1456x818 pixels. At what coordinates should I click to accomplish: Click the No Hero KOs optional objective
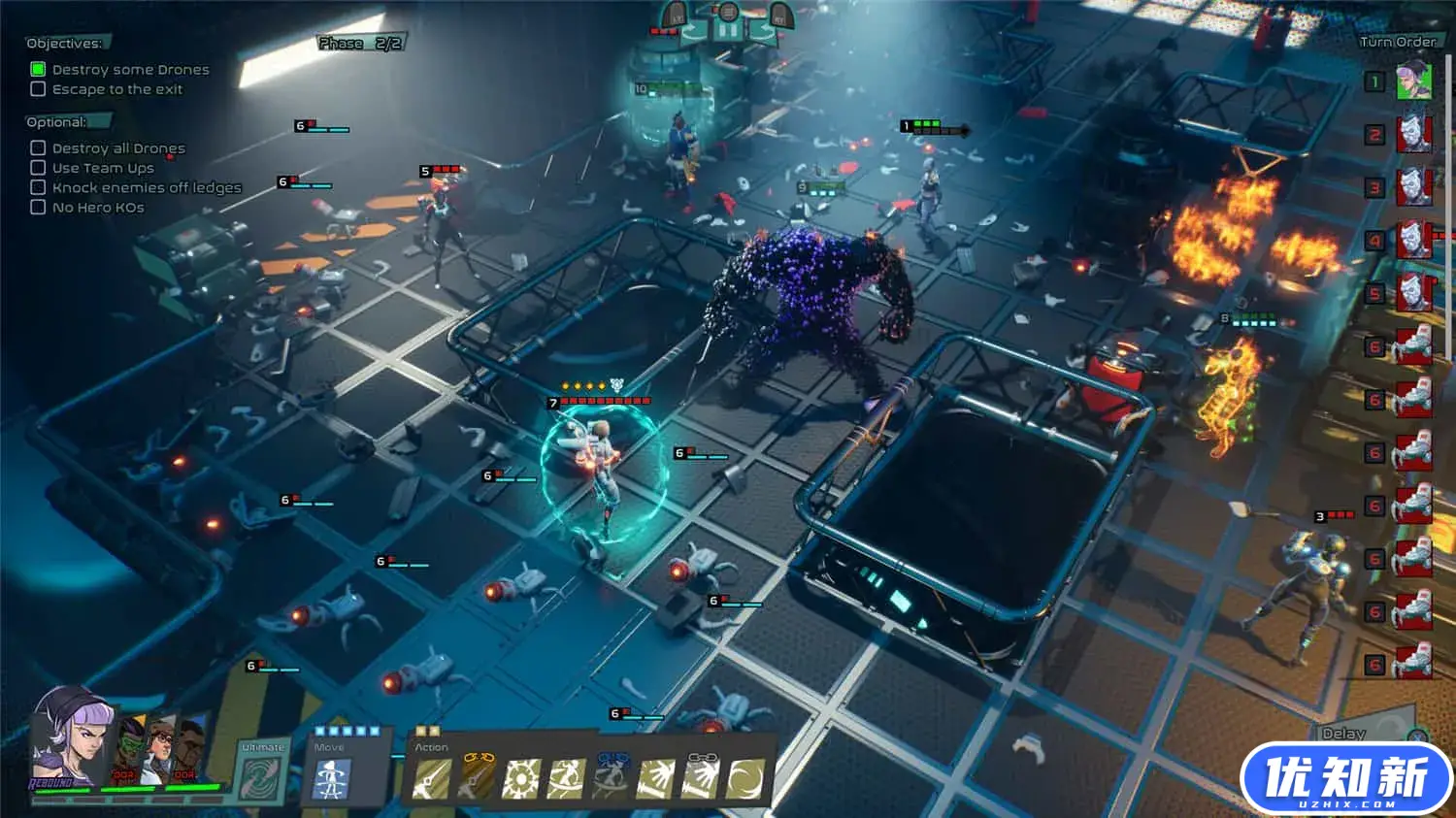98,208
